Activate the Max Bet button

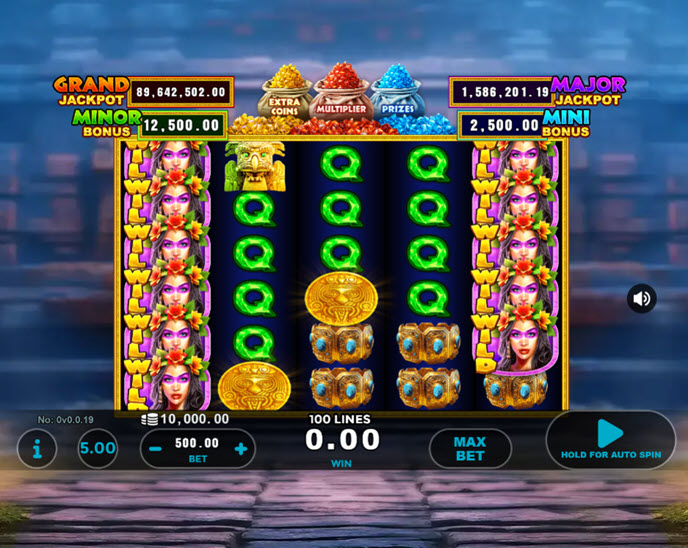(x=469, y=449)
